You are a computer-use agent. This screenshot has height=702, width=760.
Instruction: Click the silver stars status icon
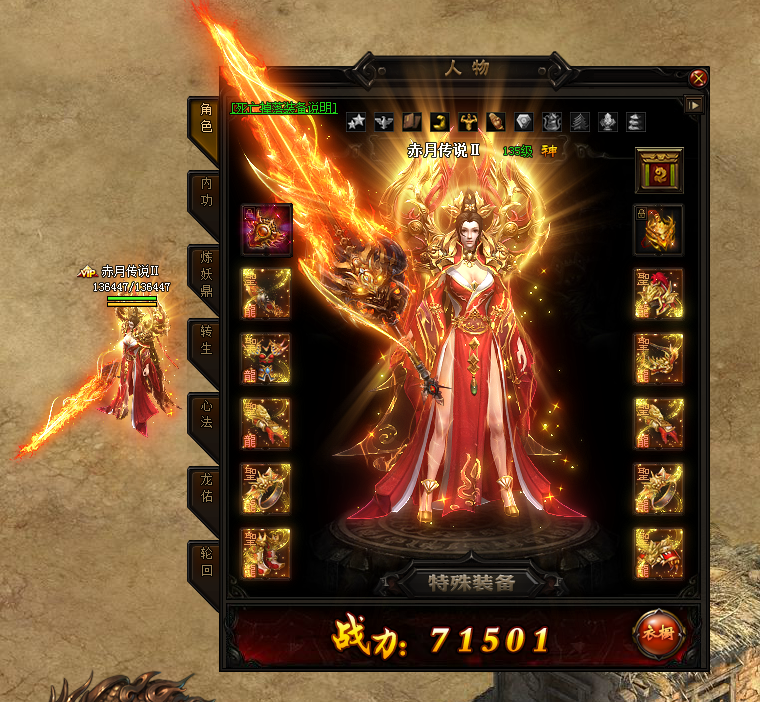pyautogui.click(x=356, y=122)
